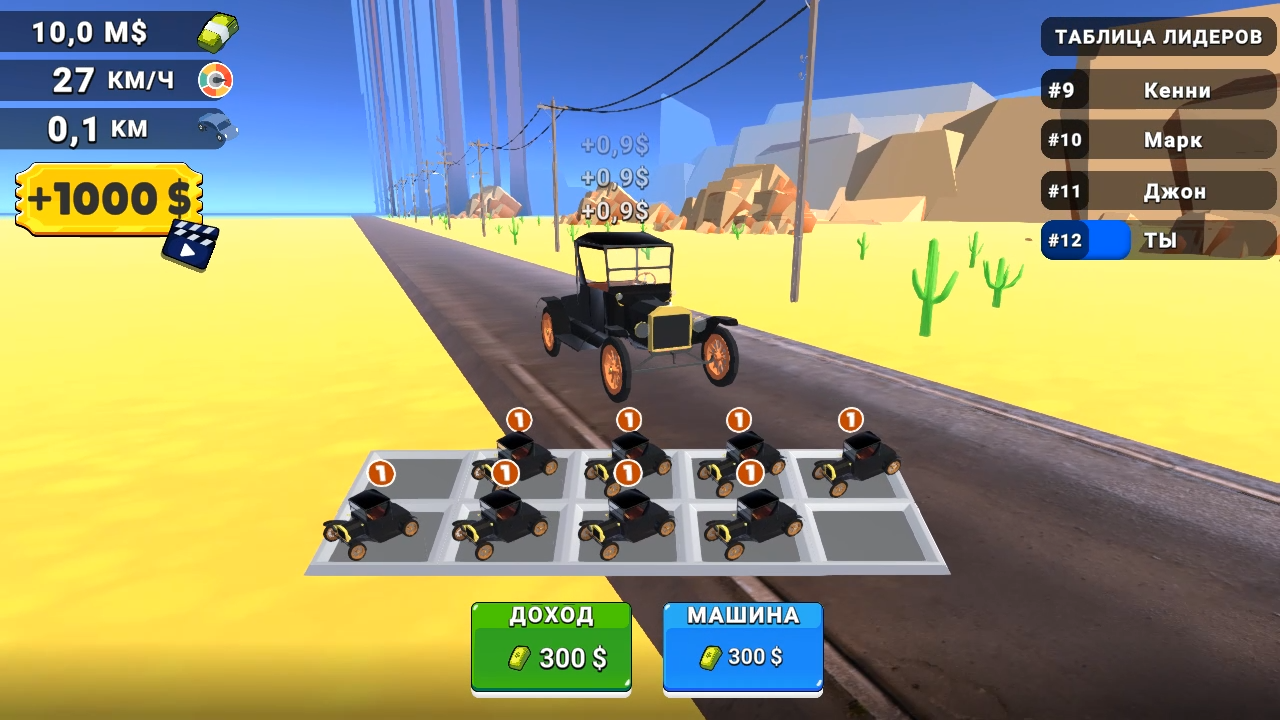Click the speedometer wheel icon
The height and width of the screenshot is (720, 1280).
pos(218,80)
